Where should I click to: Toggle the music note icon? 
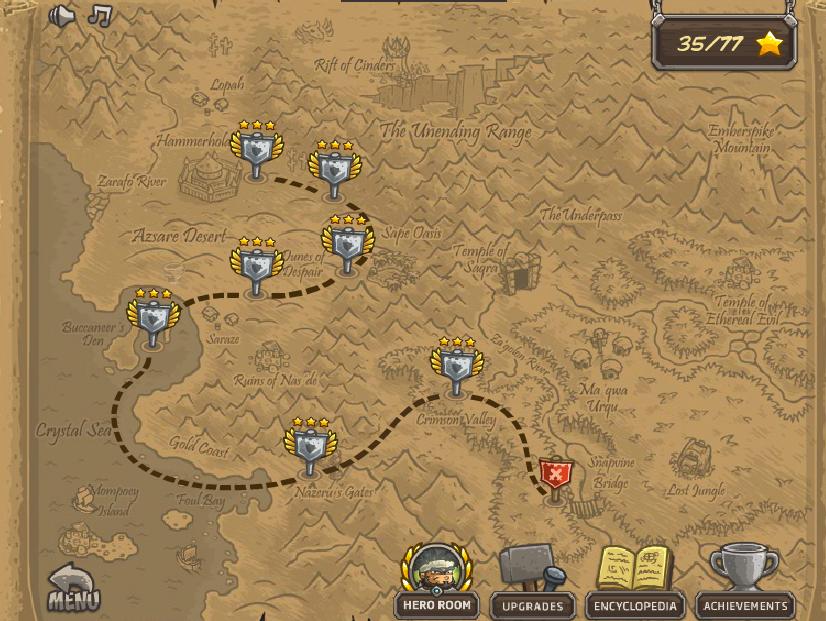click(99, 15)
